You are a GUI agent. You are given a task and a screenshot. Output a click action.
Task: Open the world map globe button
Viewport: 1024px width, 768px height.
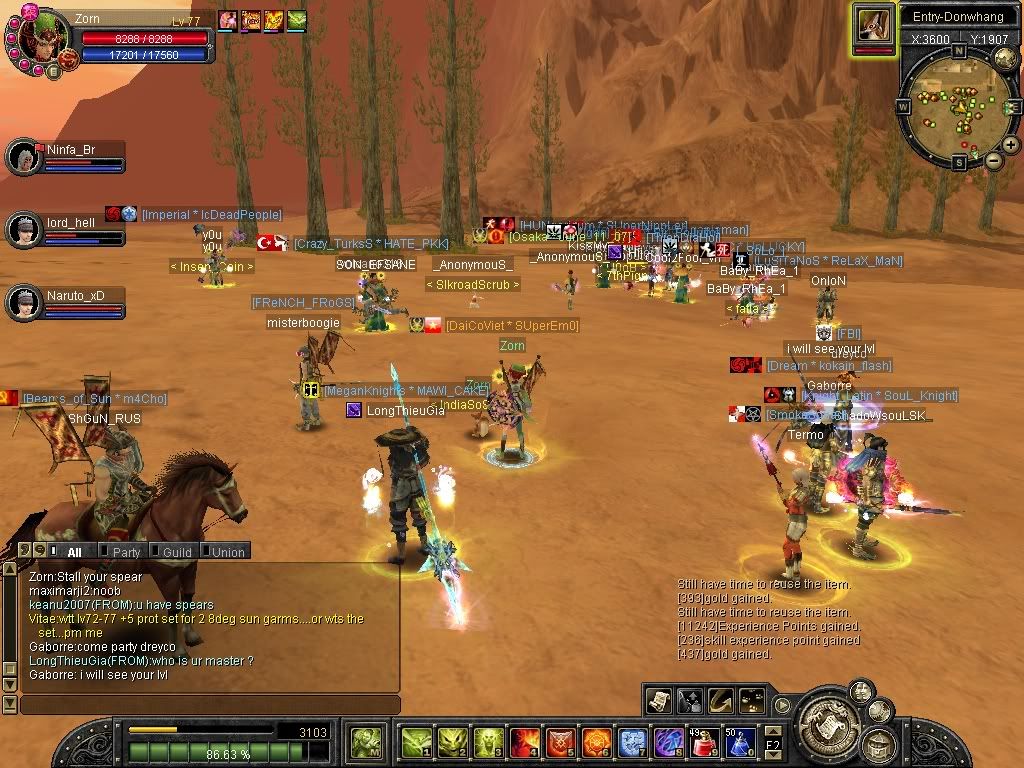pos(1005,56)
